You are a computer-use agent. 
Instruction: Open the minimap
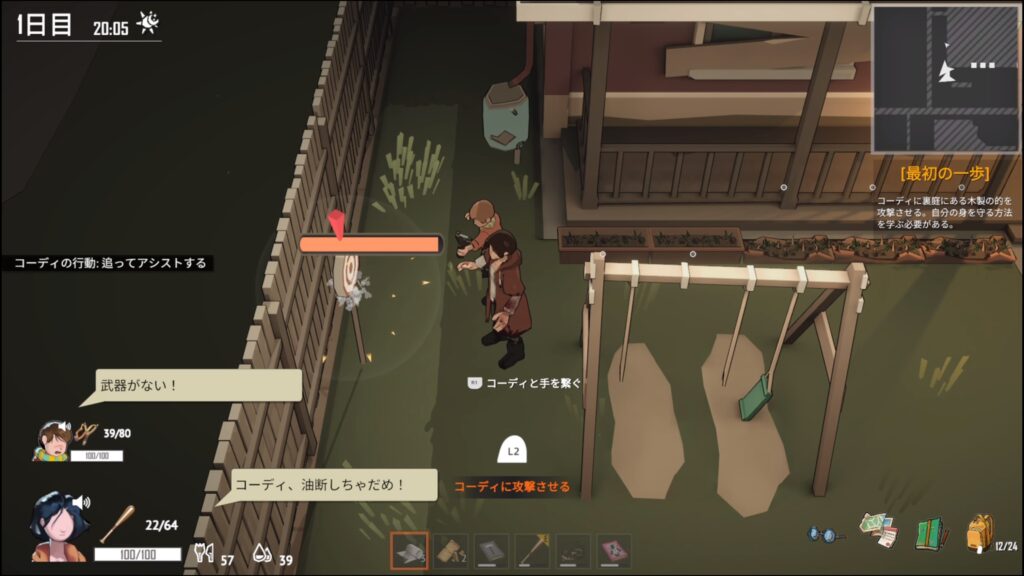[x=946, y=78]
